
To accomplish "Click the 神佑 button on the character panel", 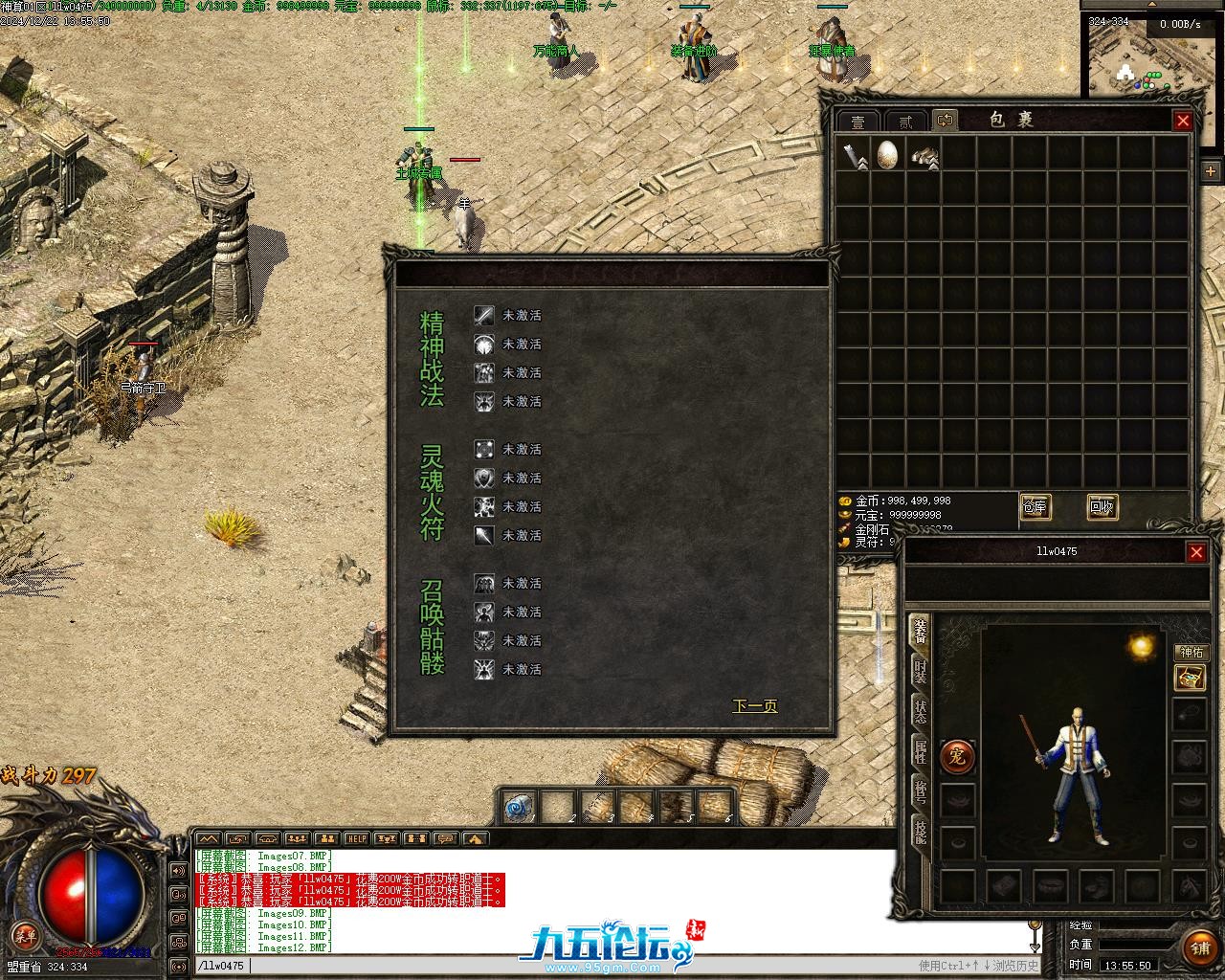I will [x=1192, y=653].
